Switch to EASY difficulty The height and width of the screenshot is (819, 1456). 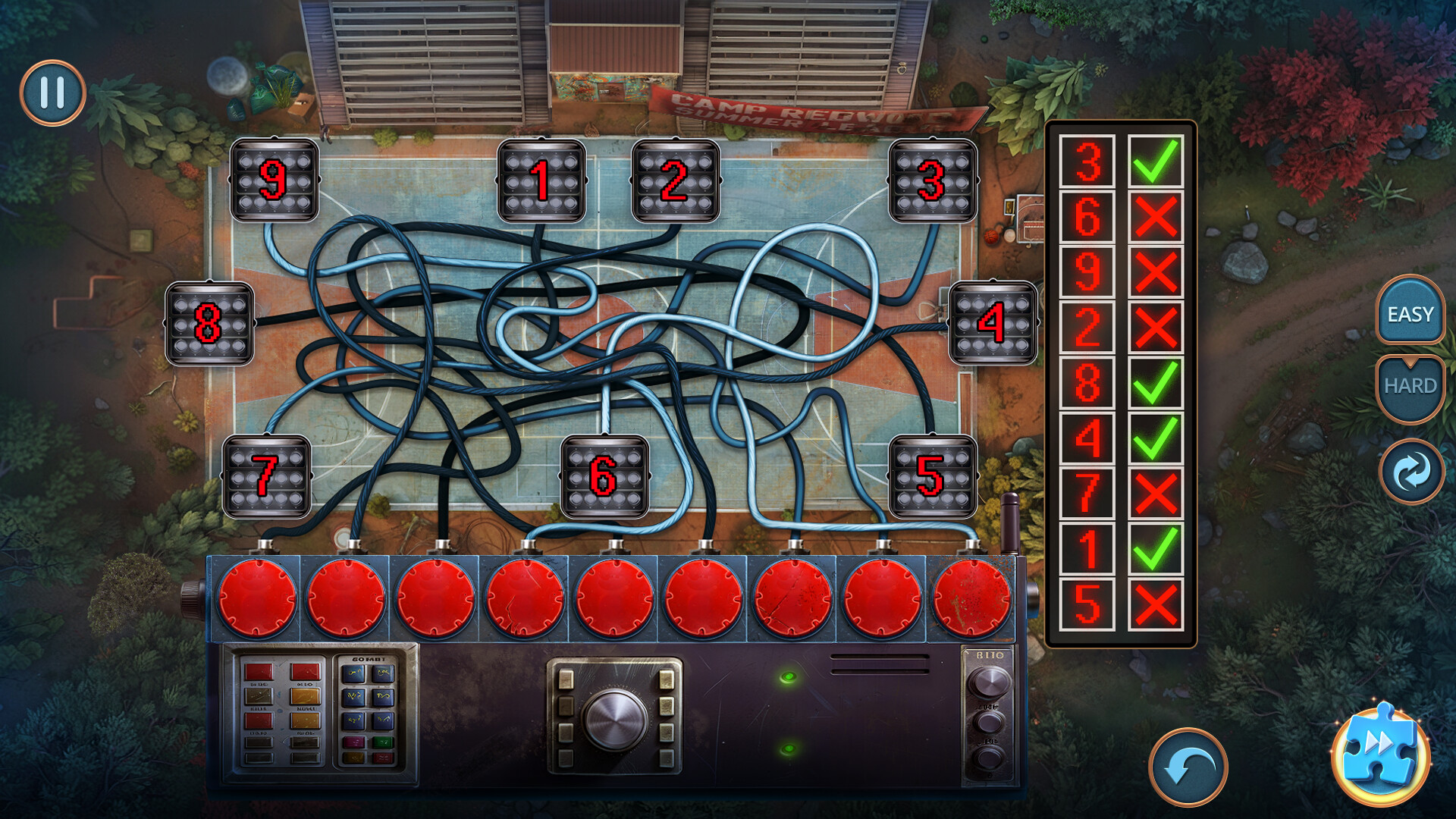1409,314
